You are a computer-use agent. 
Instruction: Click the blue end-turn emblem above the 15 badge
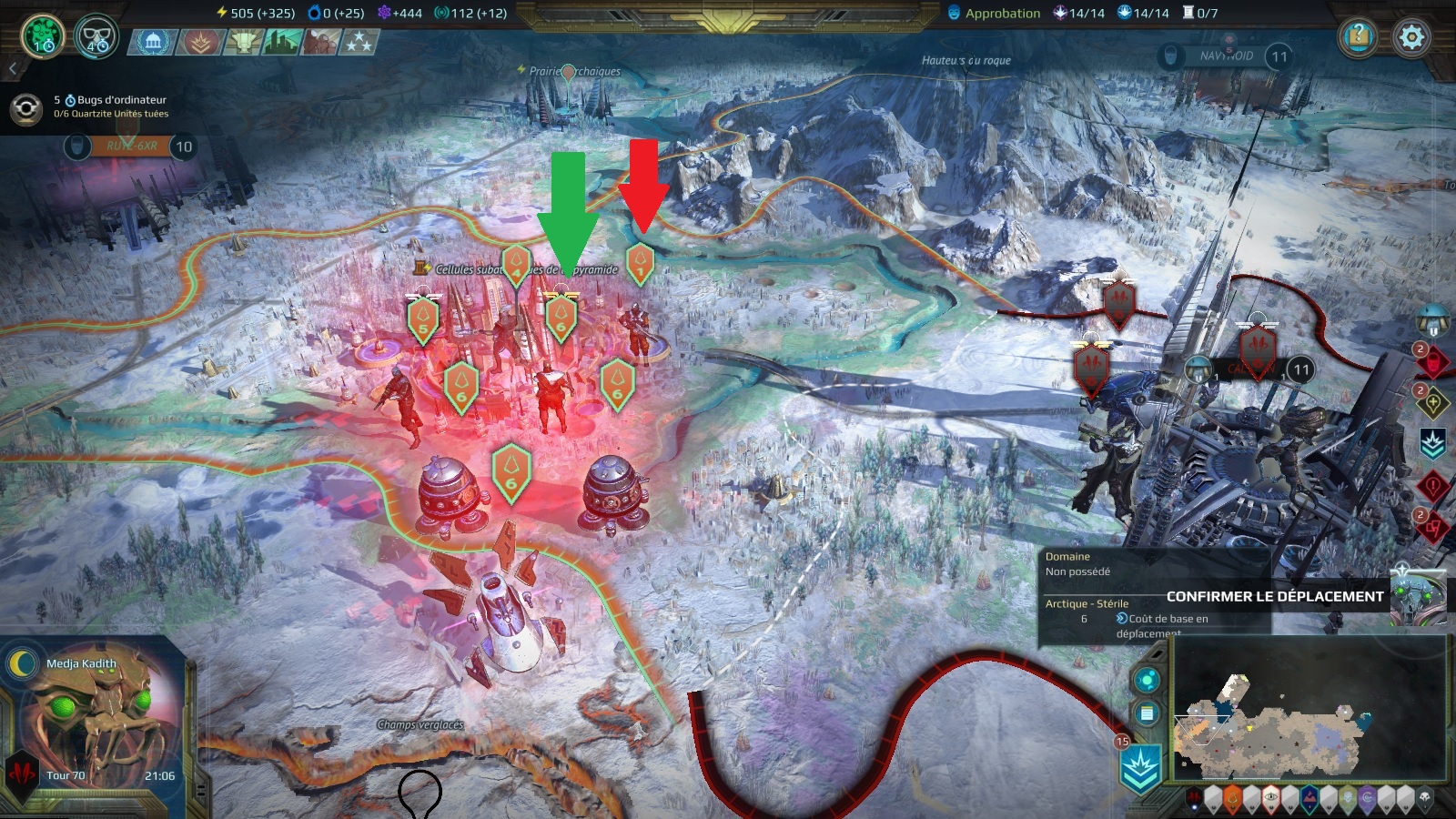click(1140, 766)
